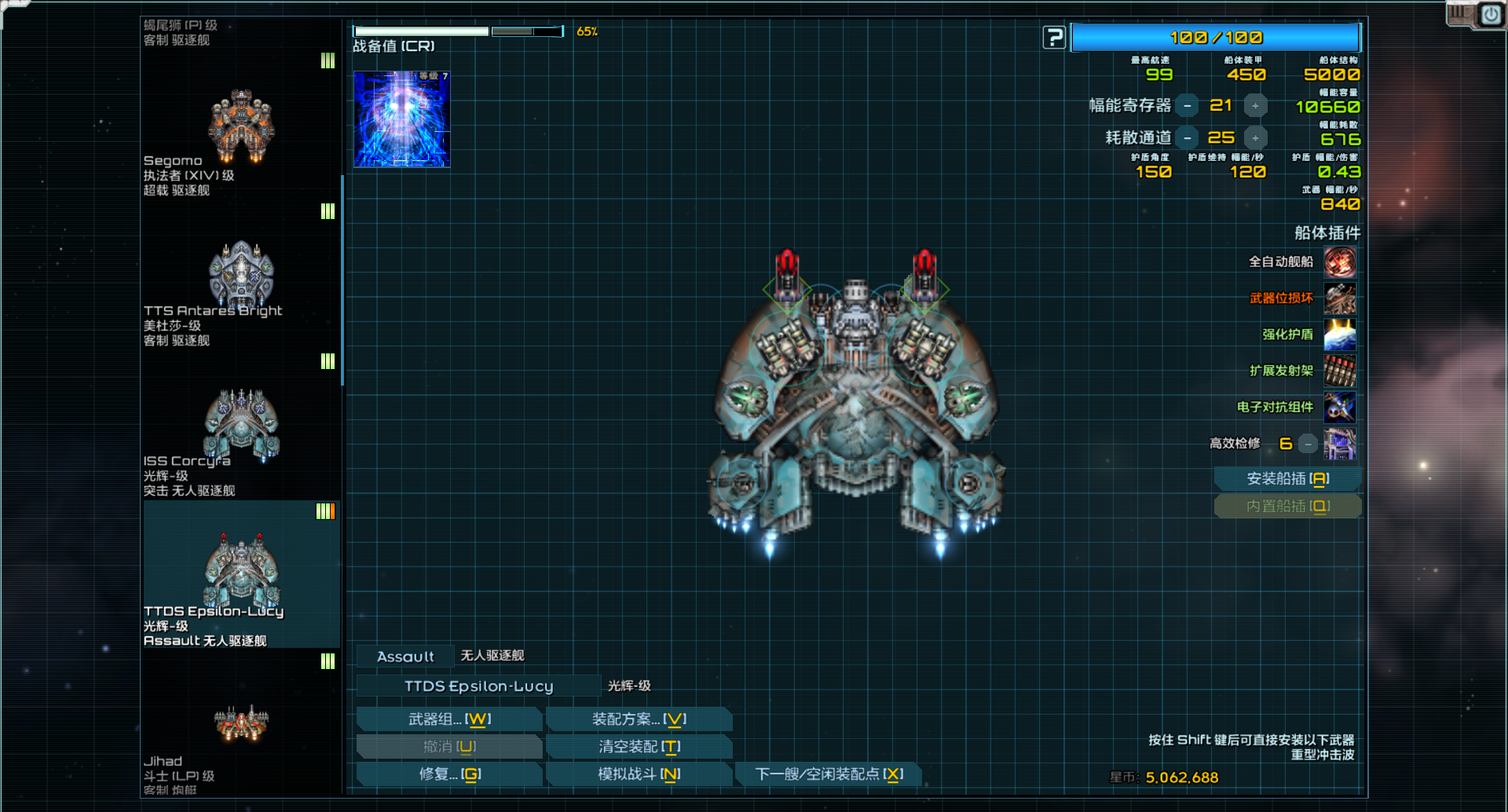Open the 装配方案 loadout variants menu
This screenshot has width=1508, height=812.
pos(639,719)
